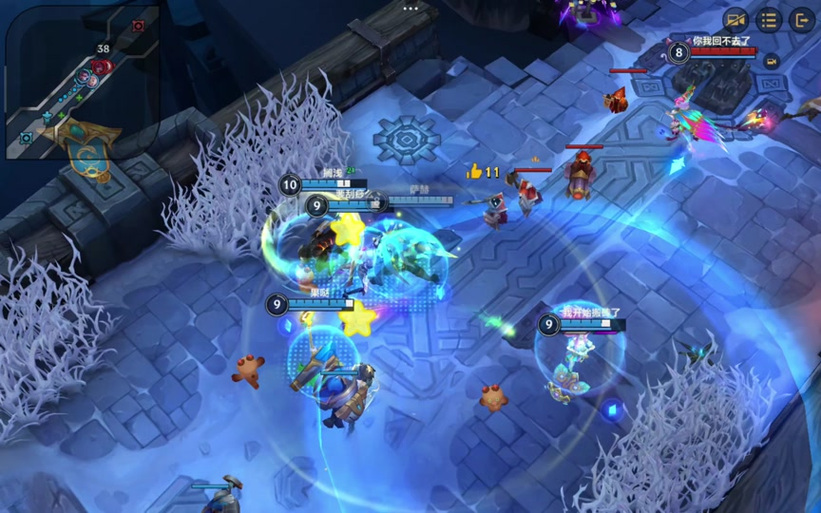Viewport: 821px width, 513px height.
Task: Click the small camera icon below the buttons
Action: pyautogui.click(x=771, y=62)
